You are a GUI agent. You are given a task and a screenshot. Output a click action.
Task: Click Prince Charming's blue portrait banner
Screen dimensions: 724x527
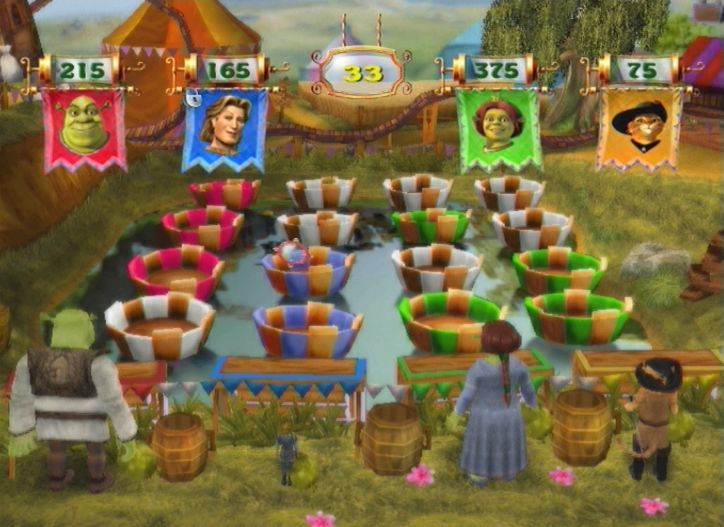point(226,127)
